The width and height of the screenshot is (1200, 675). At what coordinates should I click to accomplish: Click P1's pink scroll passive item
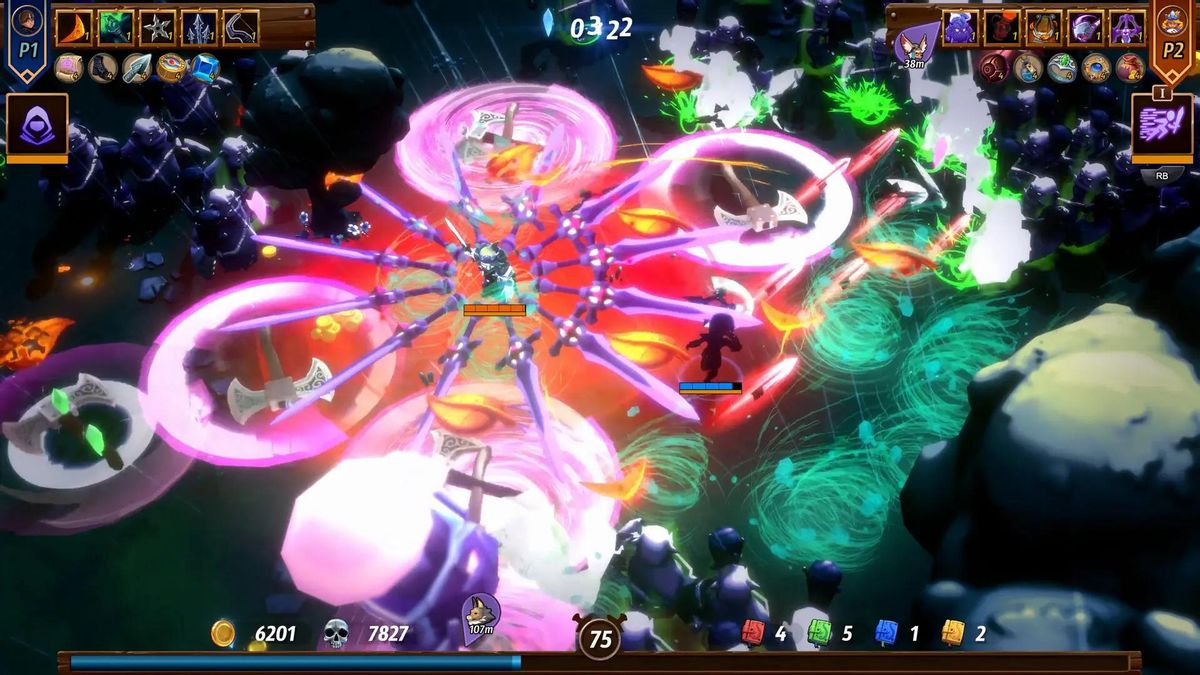tap(68, 68)
